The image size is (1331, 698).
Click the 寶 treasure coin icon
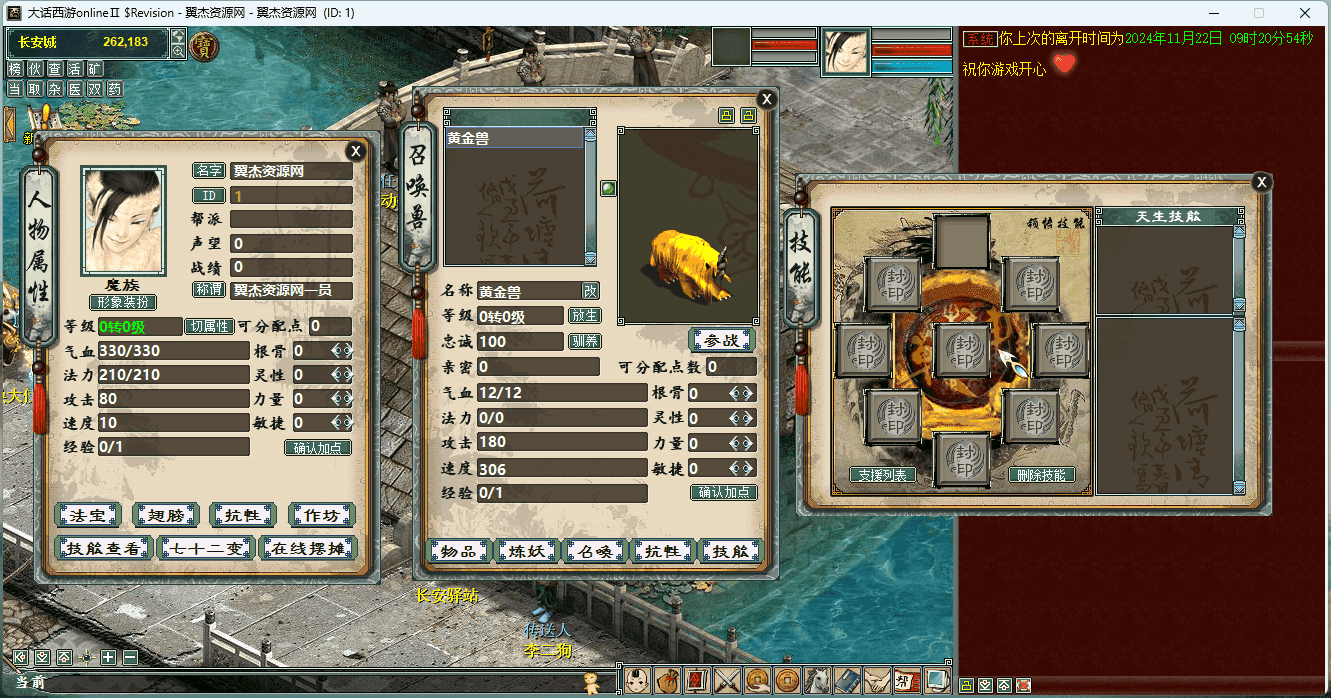(x=204, y=45)
